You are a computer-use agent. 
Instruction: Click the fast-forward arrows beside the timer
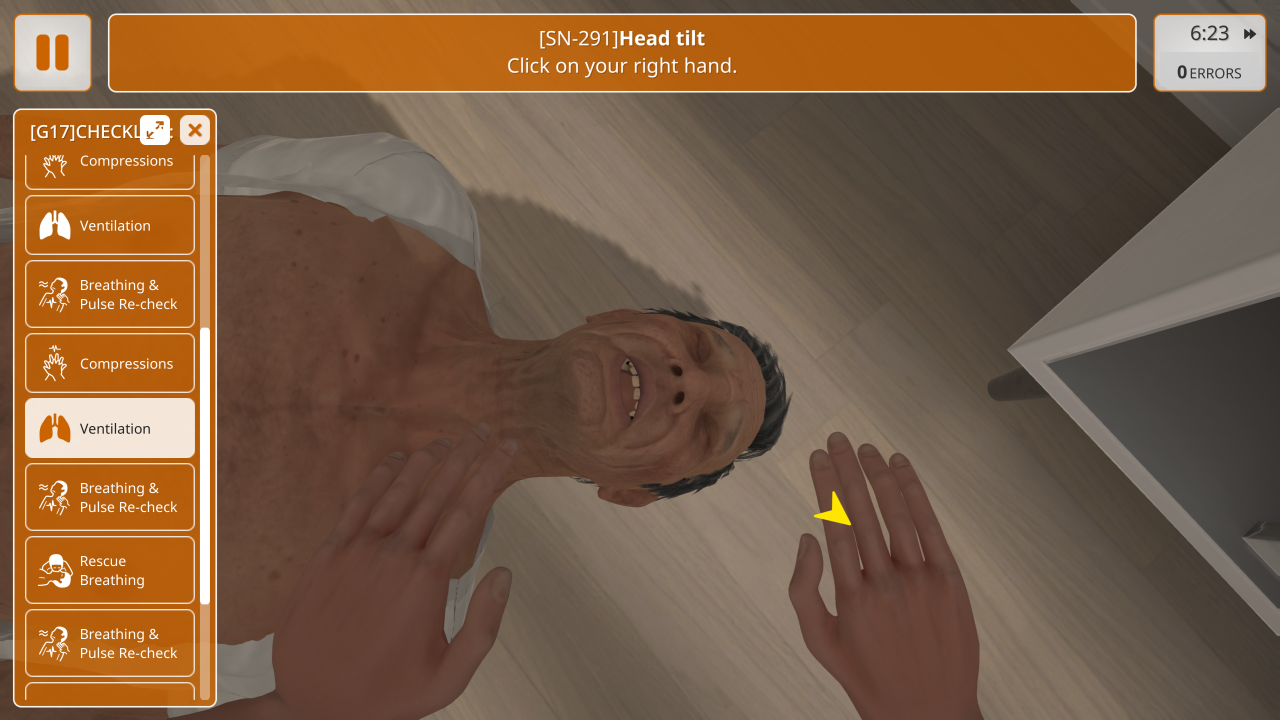1250,34
